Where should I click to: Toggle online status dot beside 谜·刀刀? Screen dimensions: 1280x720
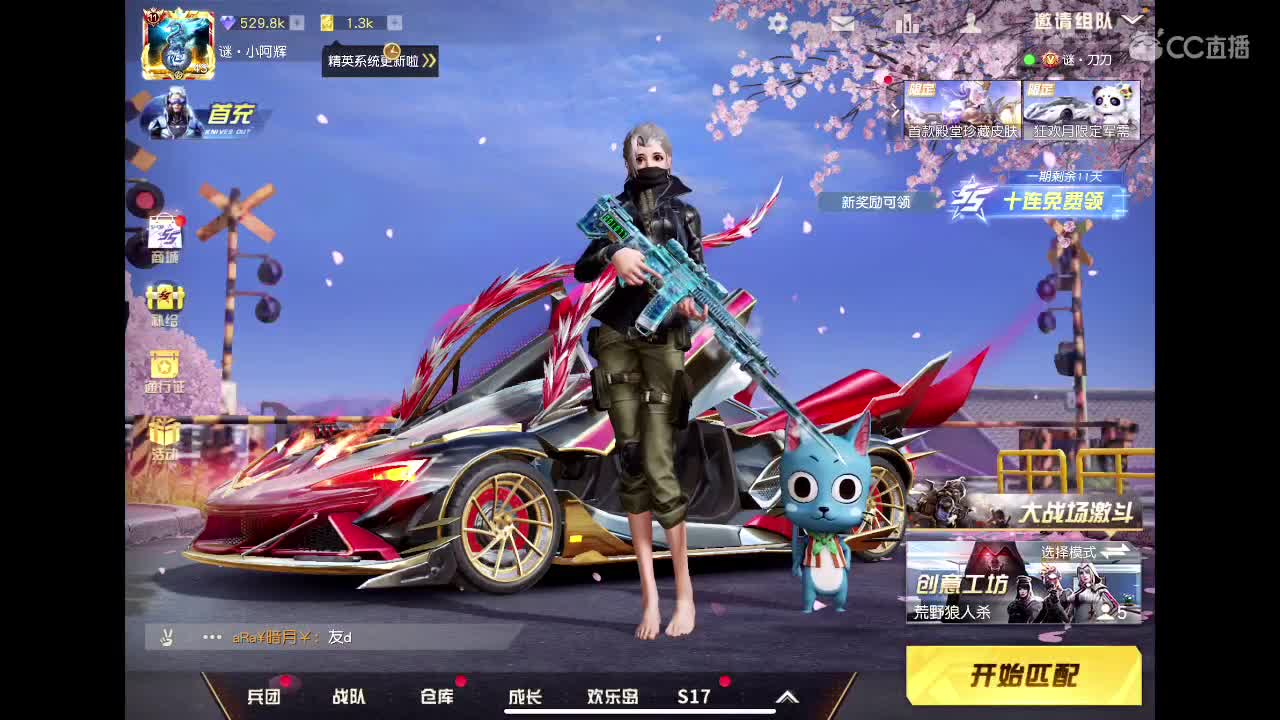1029,59
